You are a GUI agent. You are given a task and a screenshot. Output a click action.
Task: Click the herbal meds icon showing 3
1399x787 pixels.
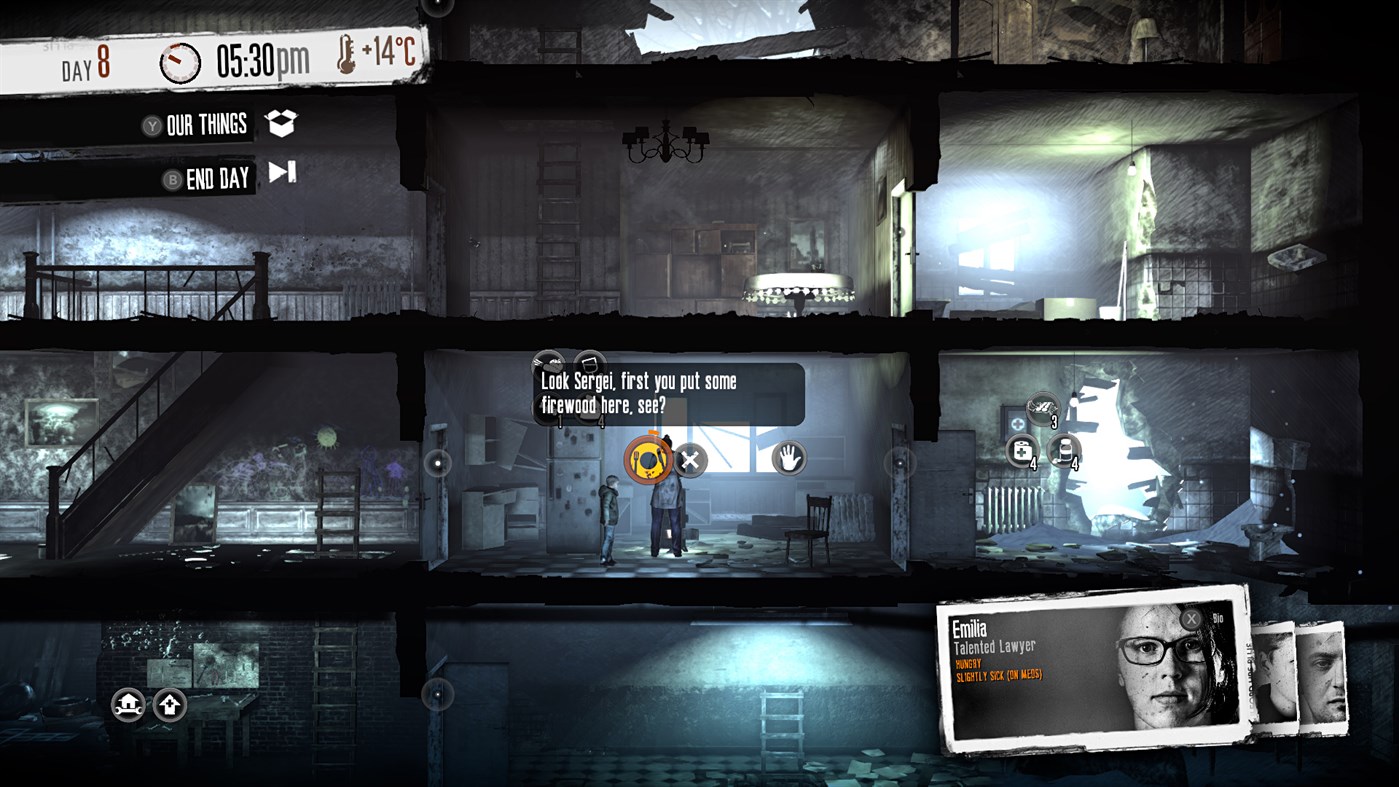pyautogui.click(x=1041, y=409)
